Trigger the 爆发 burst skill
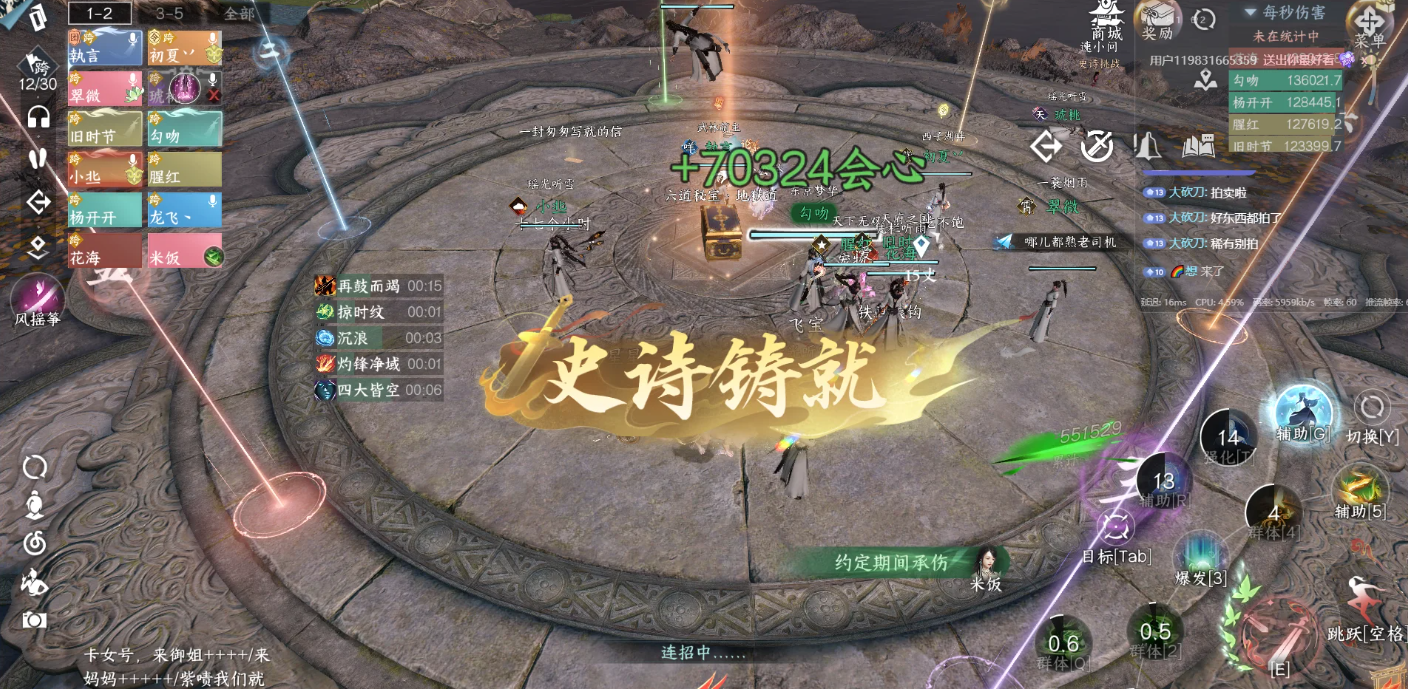The image size is (1408, 689). point(1201,557)
